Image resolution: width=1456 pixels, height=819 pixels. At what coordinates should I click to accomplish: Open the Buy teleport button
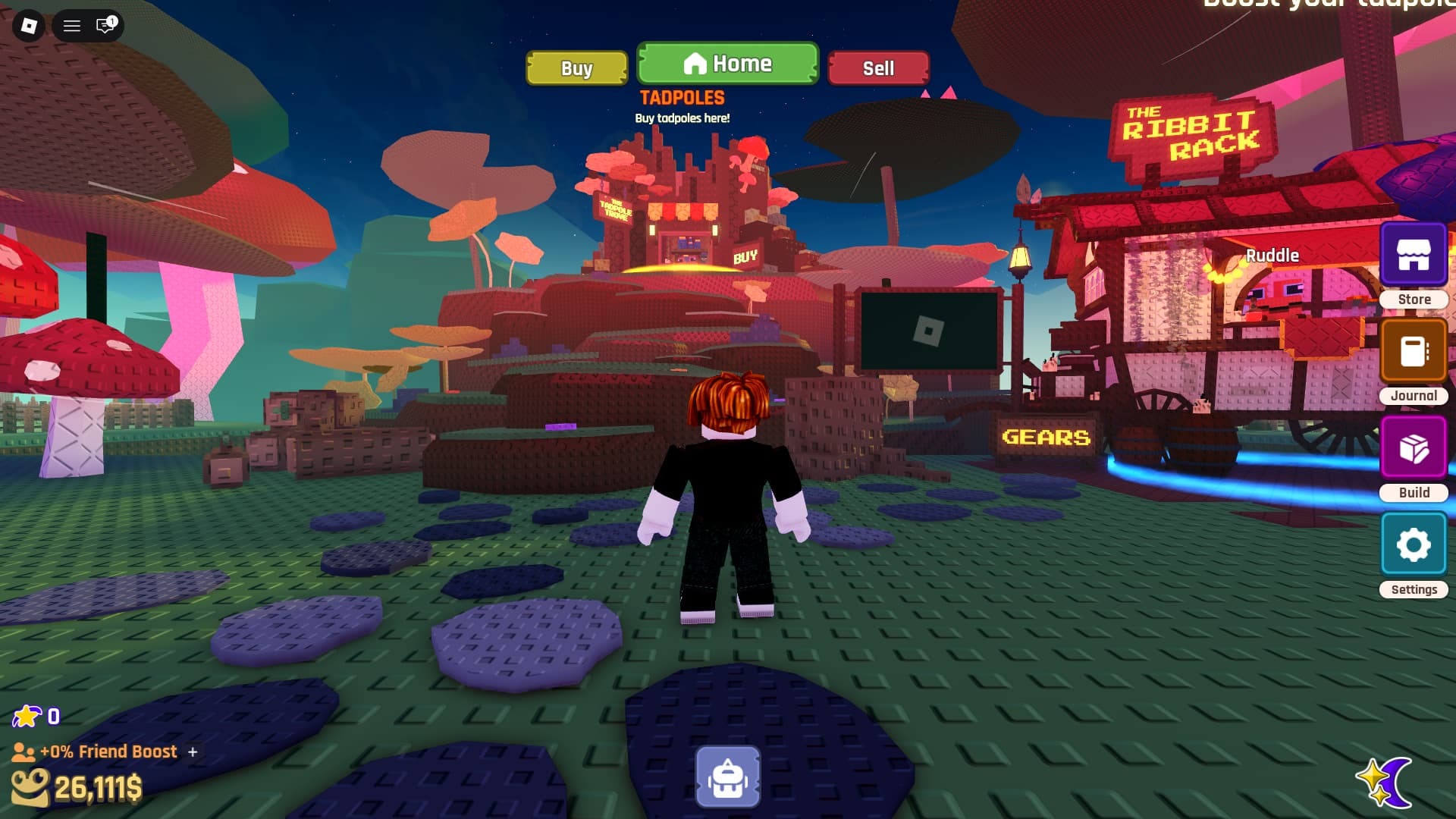(576, 68)
